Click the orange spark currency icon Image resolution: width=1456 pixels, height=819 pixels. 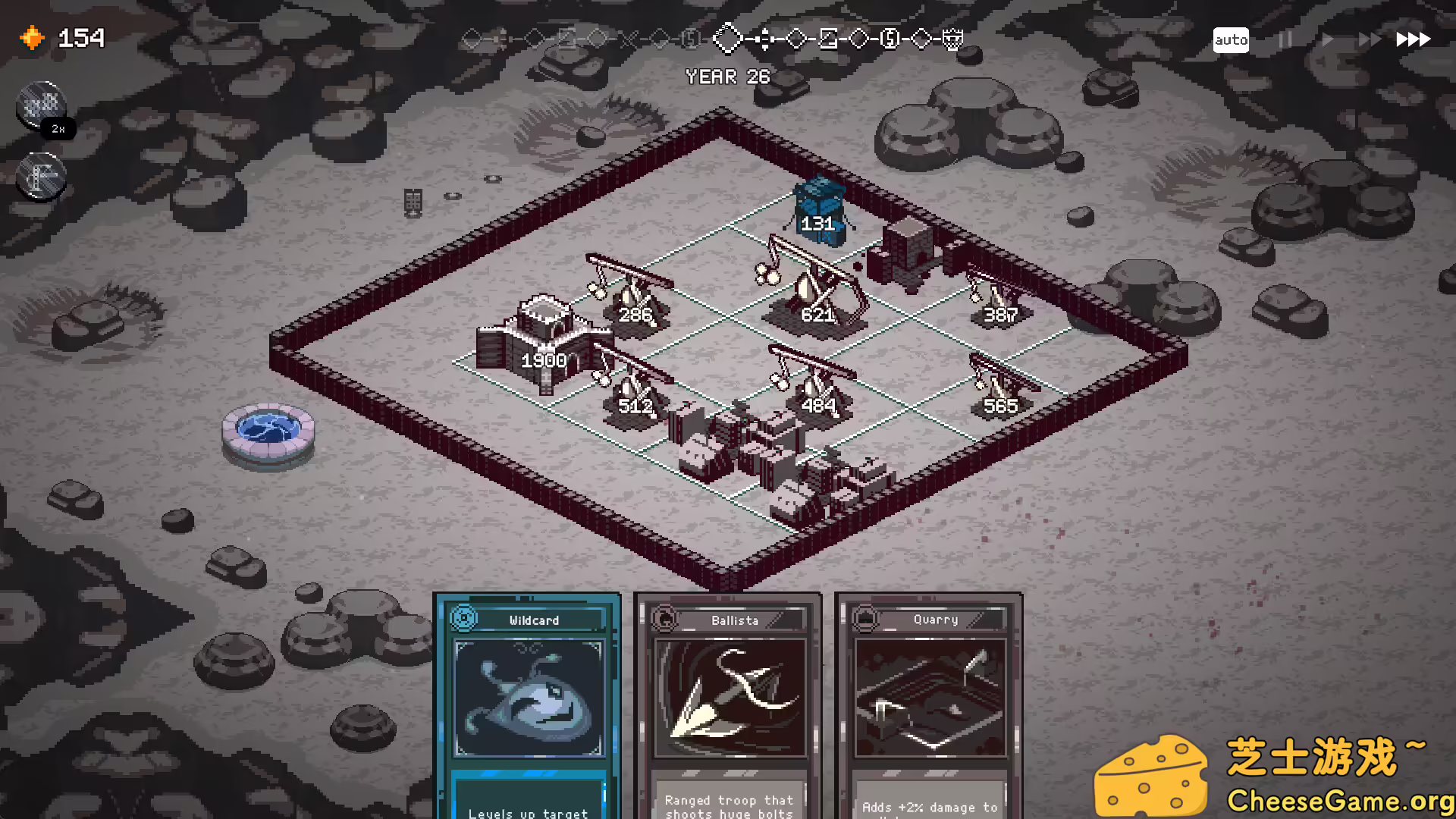tap(32, 37)
